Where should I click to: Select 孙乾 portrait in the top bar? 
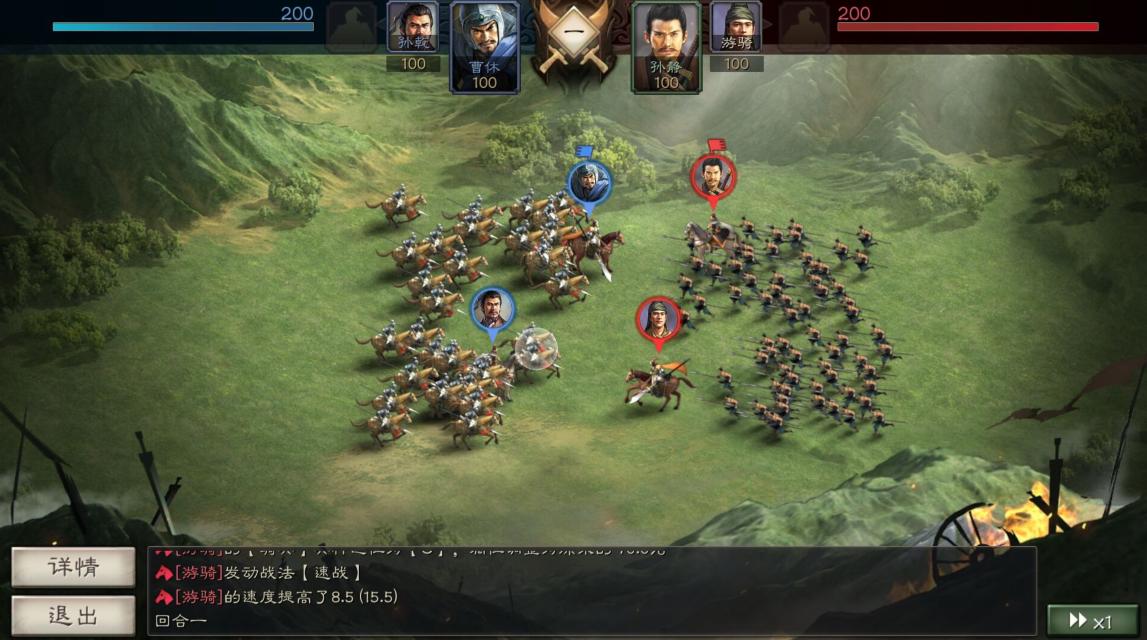(412, 28)
